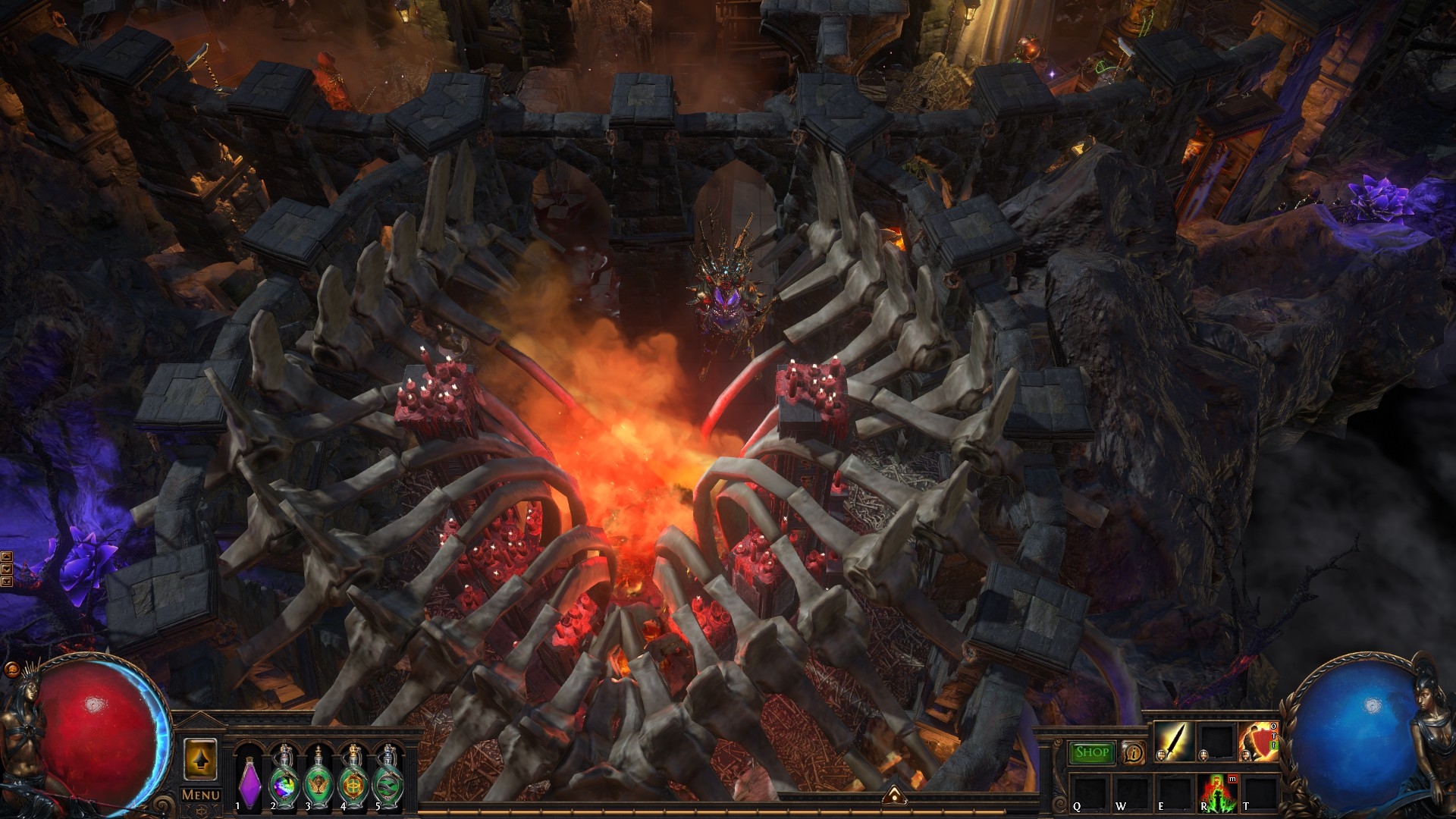Click the golden level-up arrow button
The image size is (1456, 819).
pyautogui.click(x=201, y=759)
